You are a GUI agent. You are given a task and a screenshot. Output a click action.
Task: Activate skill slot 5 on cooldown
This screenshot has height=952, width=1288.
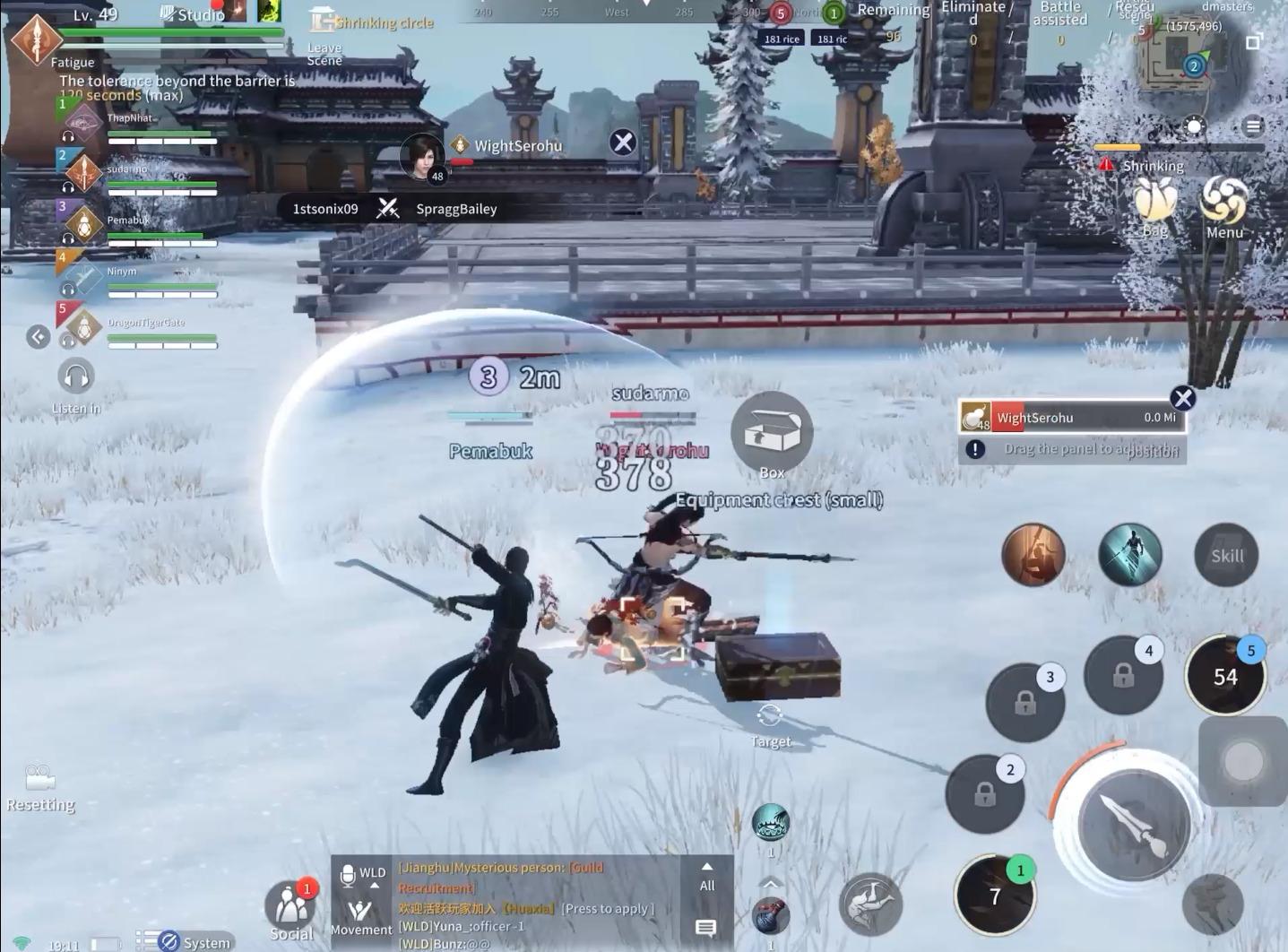coord(1224,677)
